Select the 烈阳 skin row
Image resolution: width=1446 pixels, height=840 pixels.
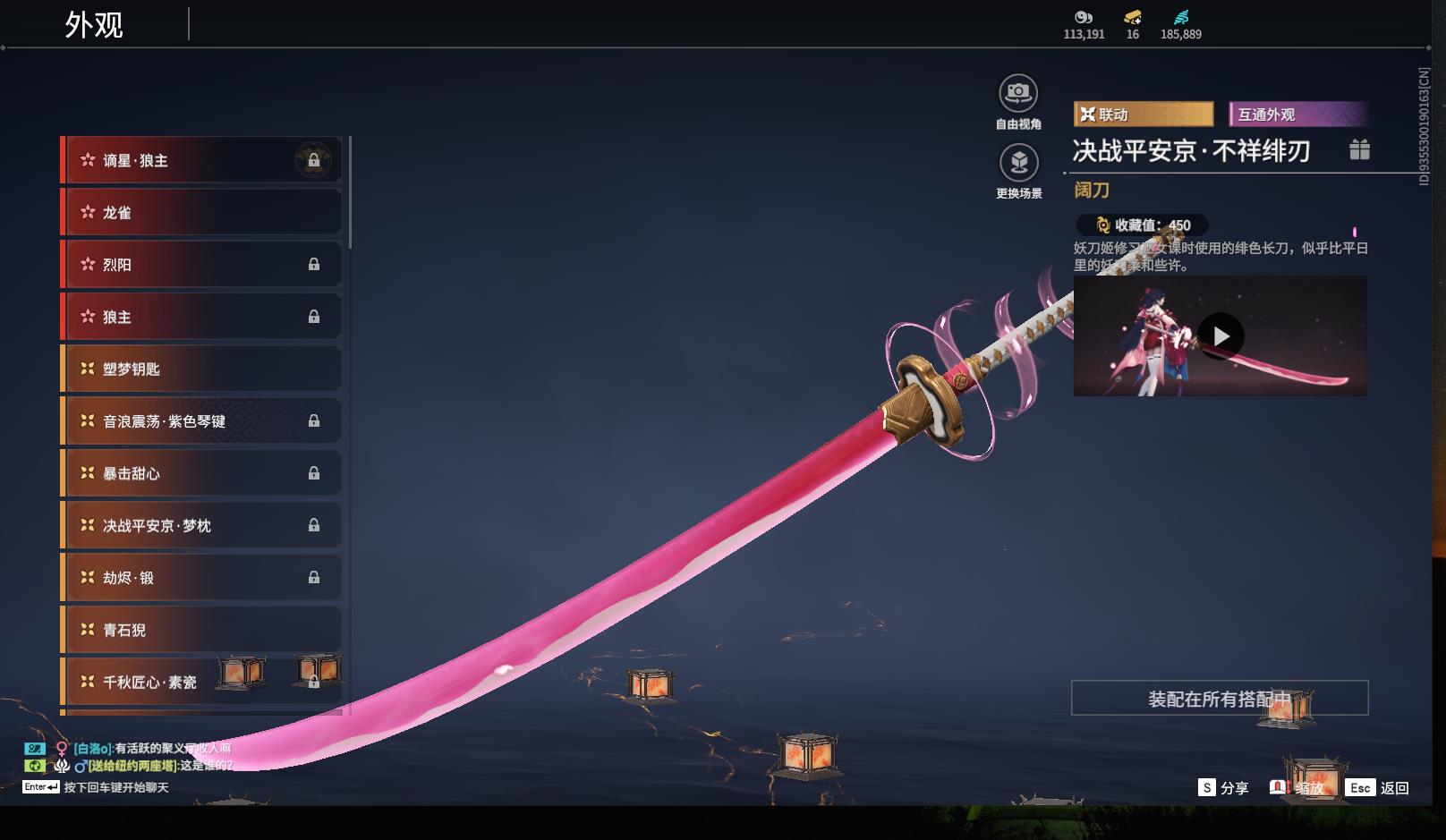201,265
